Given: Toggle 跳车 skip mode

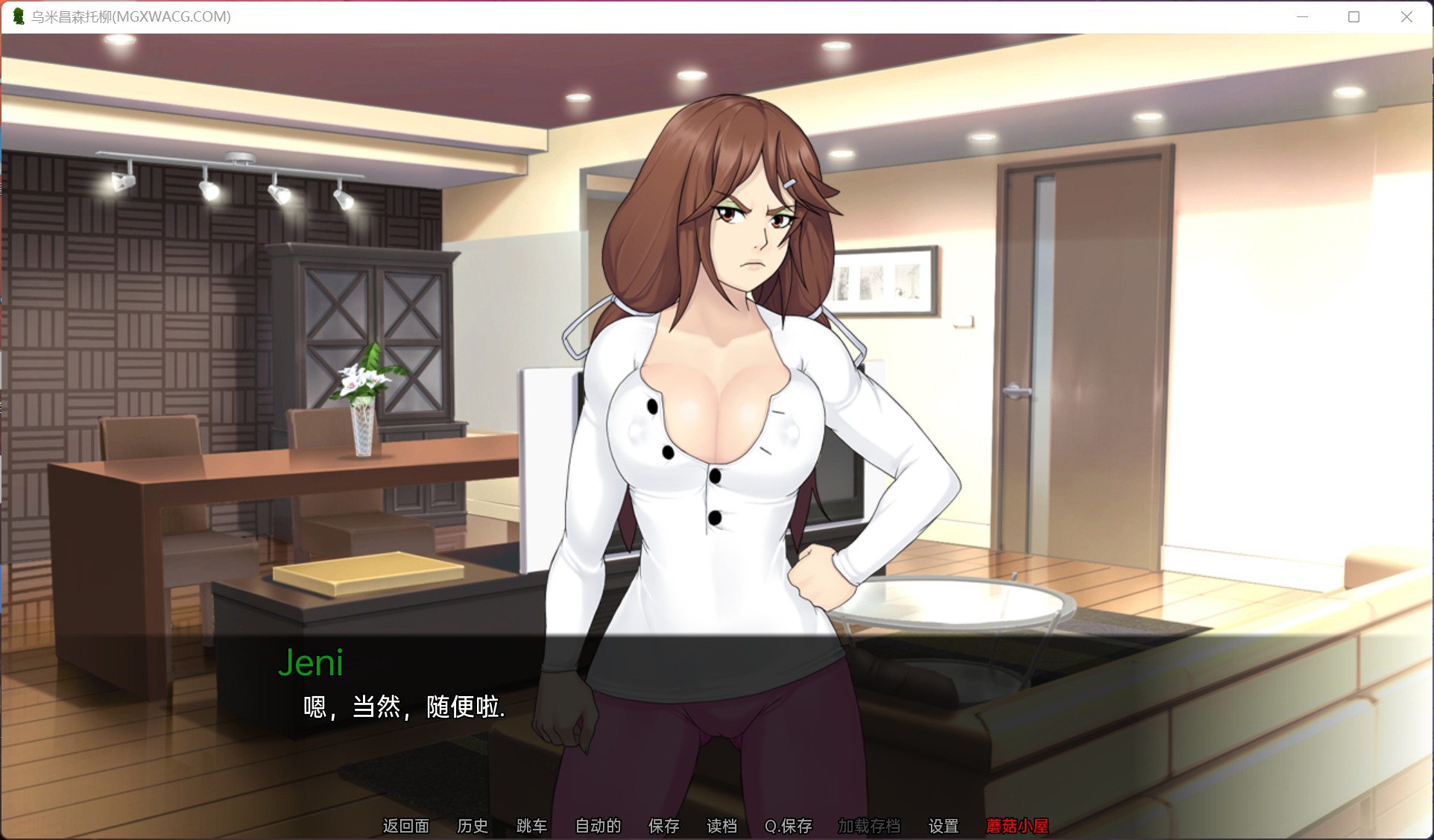Looking at the screenshot, I should point(531,826).
